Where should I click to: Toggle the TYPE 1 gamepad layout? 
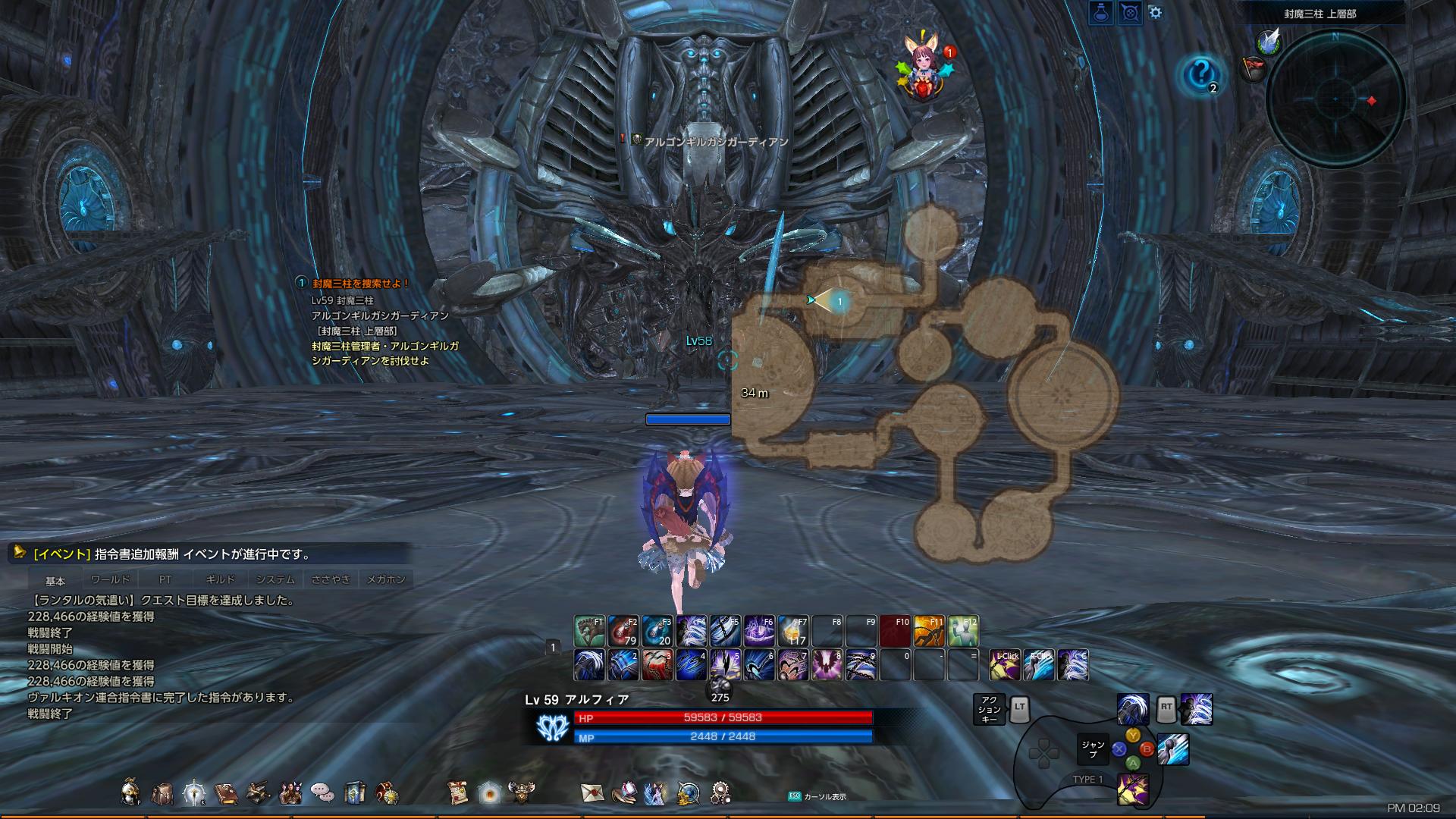(x=1088, y=780)
